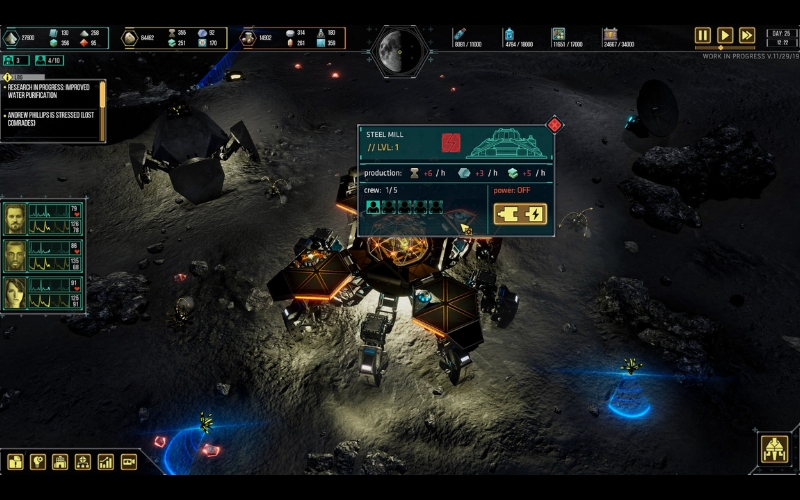Close the Steel Mill info panel
800x500 pixels.
tap(554, 125)
